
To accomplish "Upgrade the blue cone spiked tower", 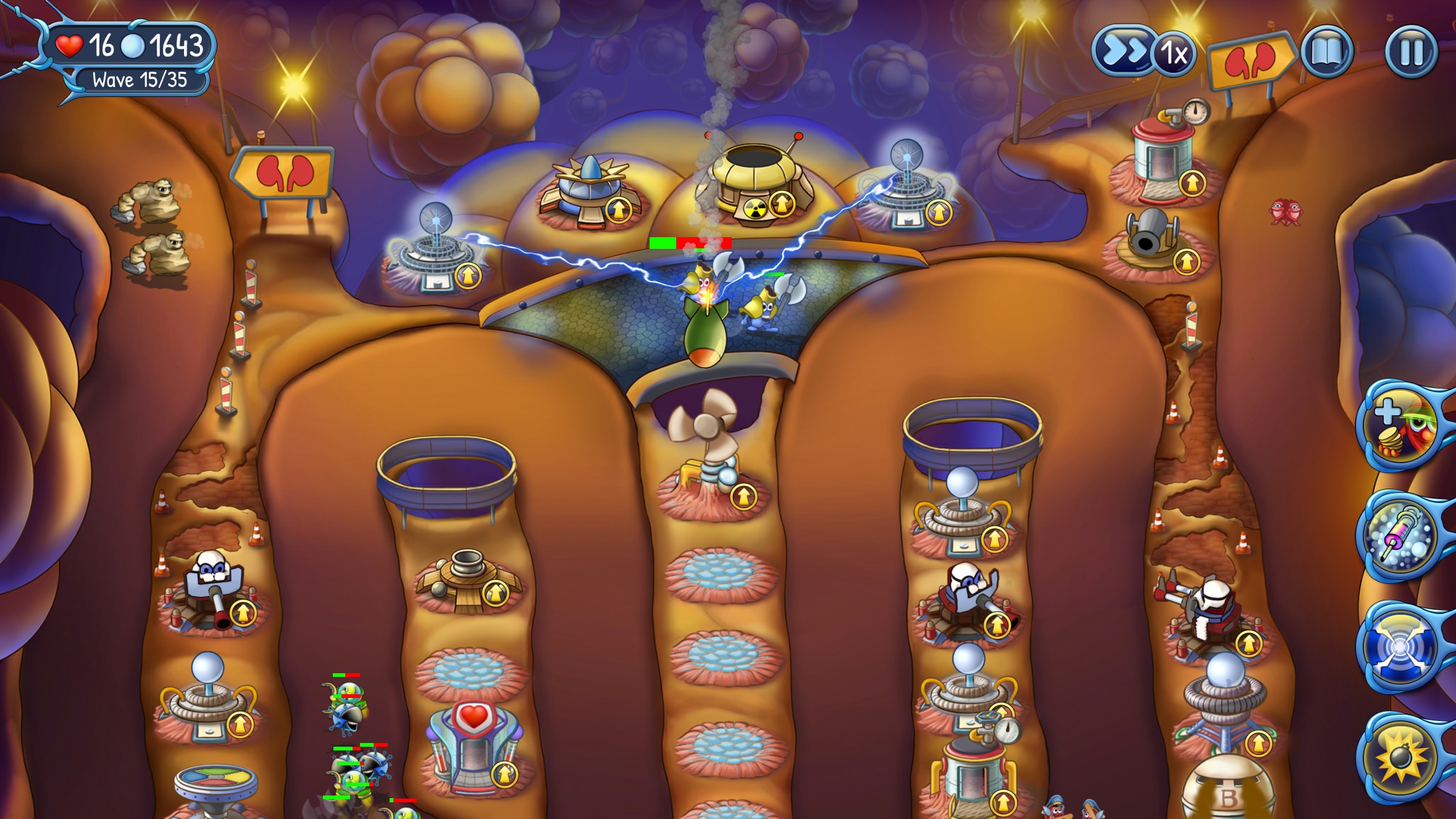I will (x=618, y=209).
